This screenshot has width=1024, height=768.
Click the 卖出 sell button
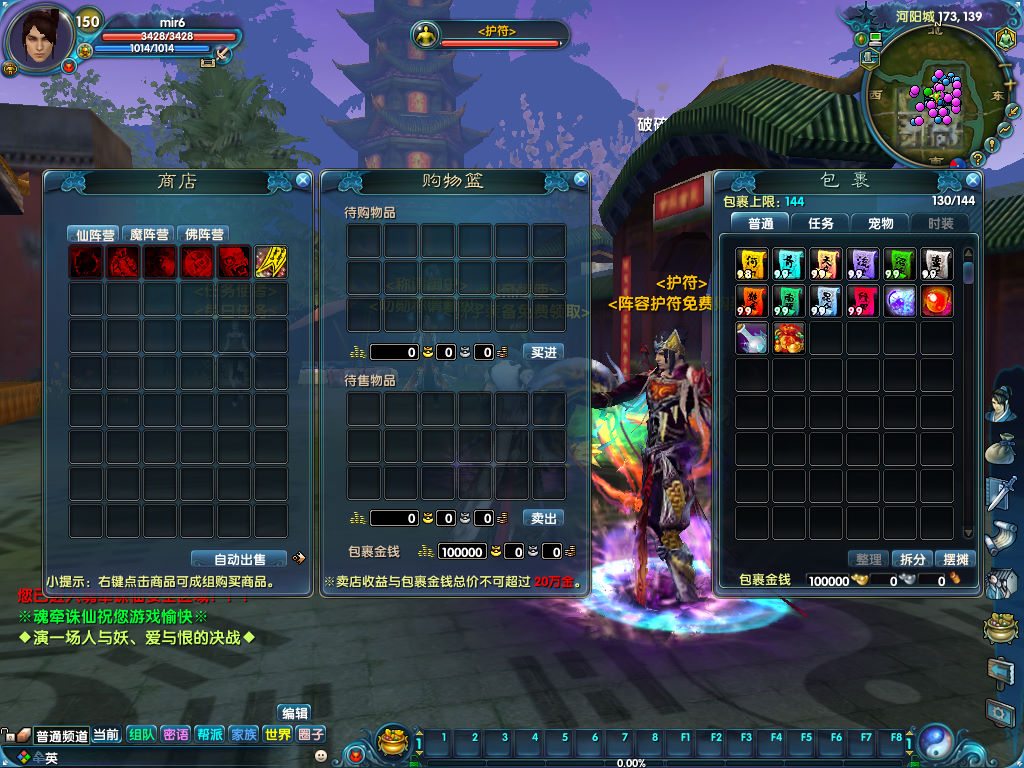pos(543,518)
